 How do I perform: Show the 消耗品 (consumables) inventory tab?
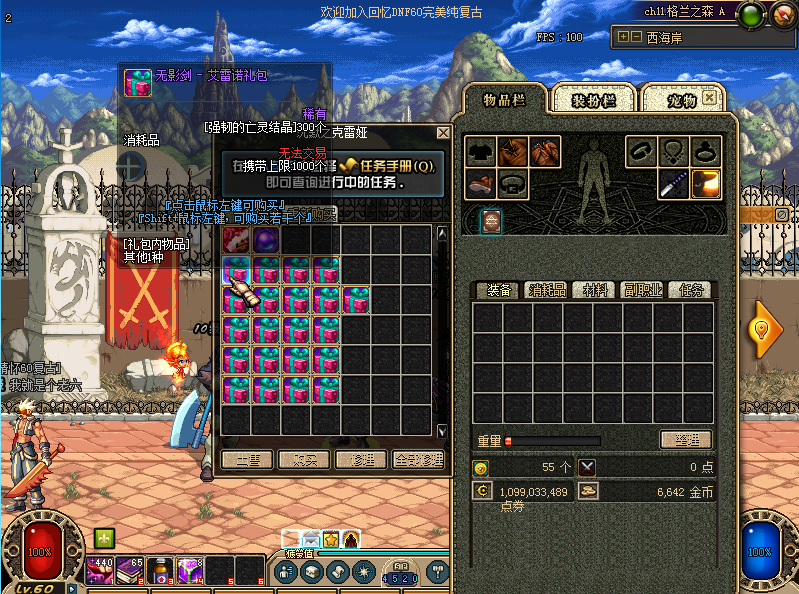[547, 290]
